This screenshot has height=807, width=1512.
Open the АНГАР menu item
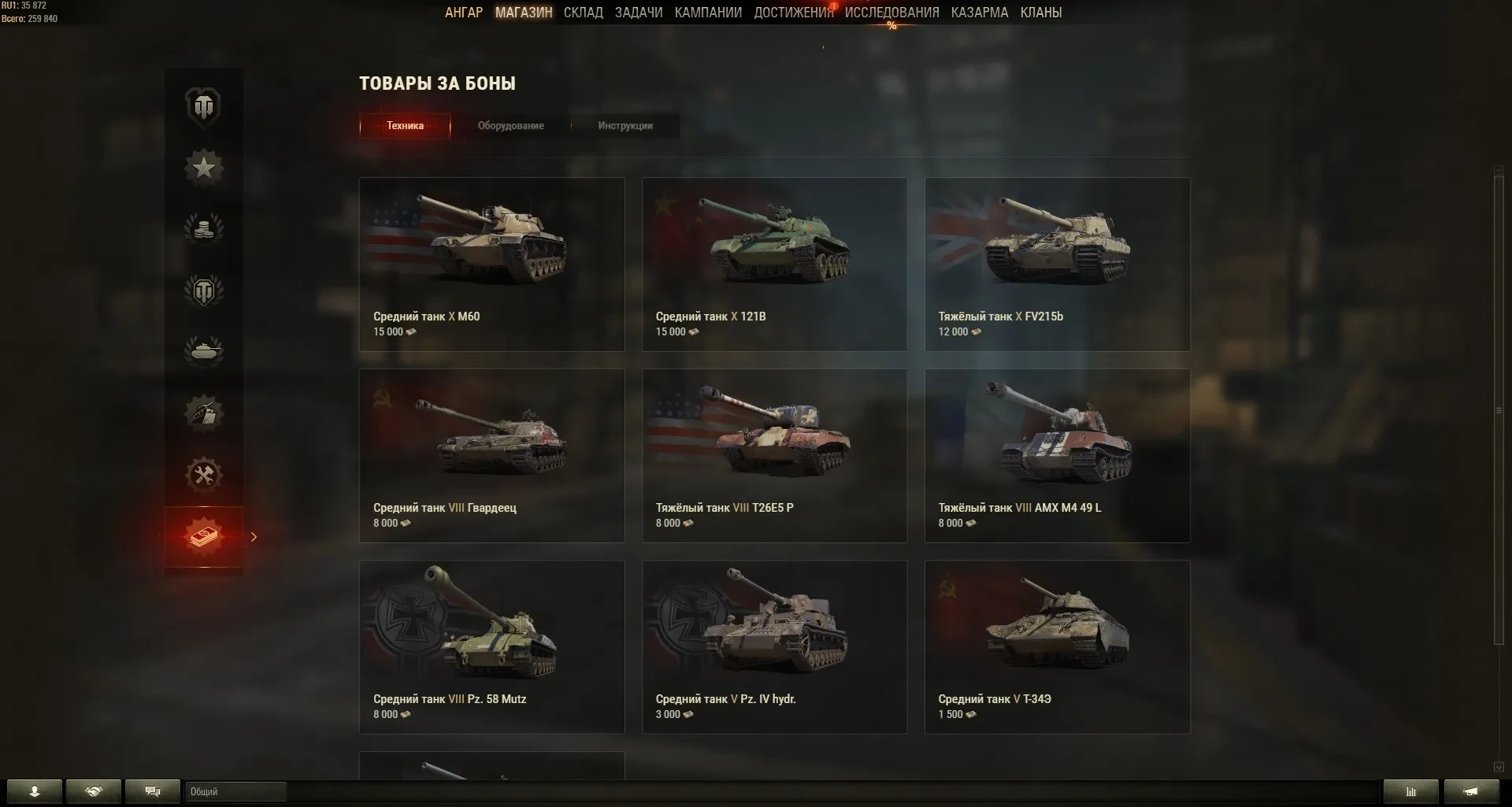click(x=464, y=13)
